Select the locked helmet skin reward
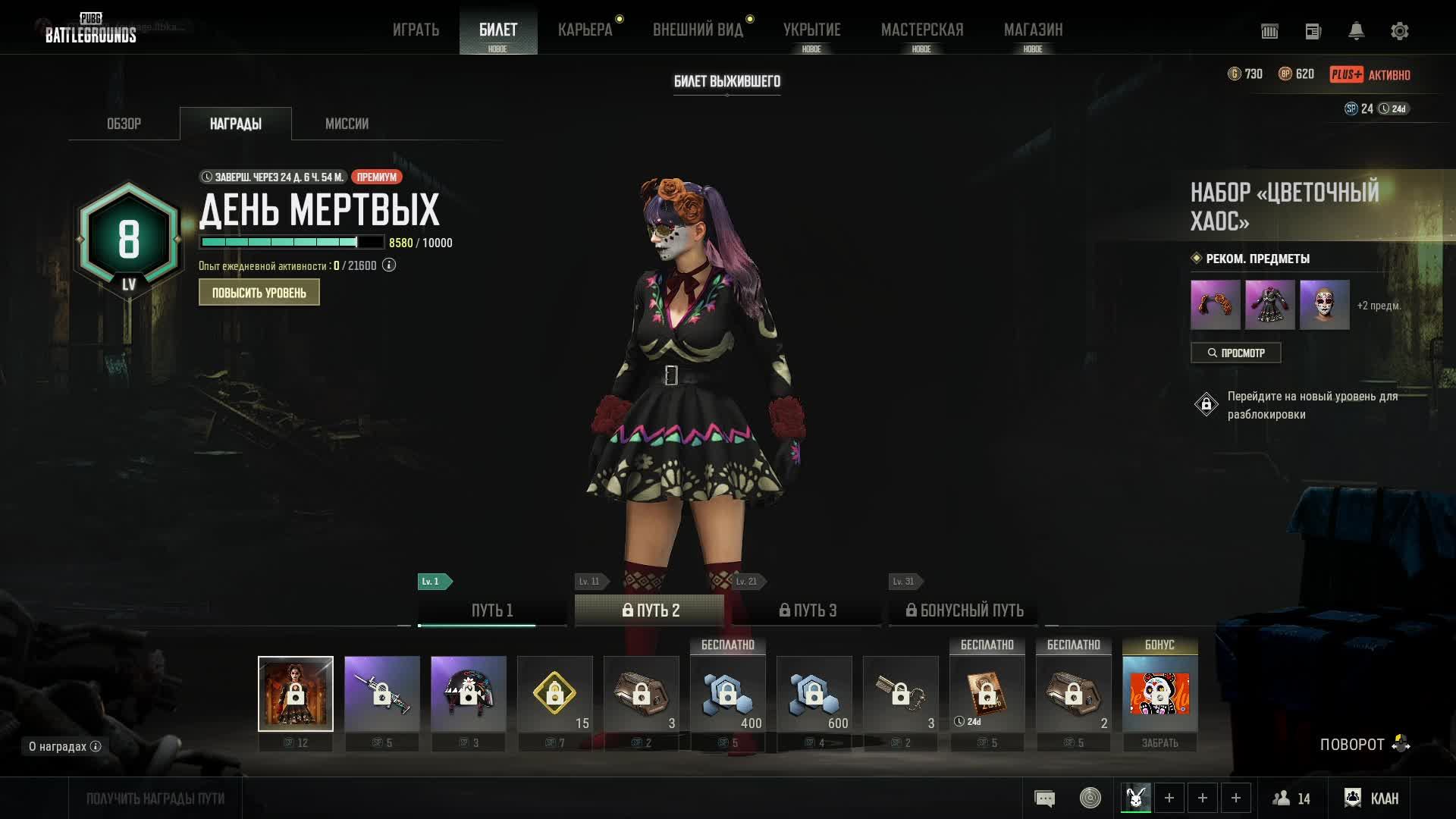Viewport: 1456px width, 819px height. 468,694
